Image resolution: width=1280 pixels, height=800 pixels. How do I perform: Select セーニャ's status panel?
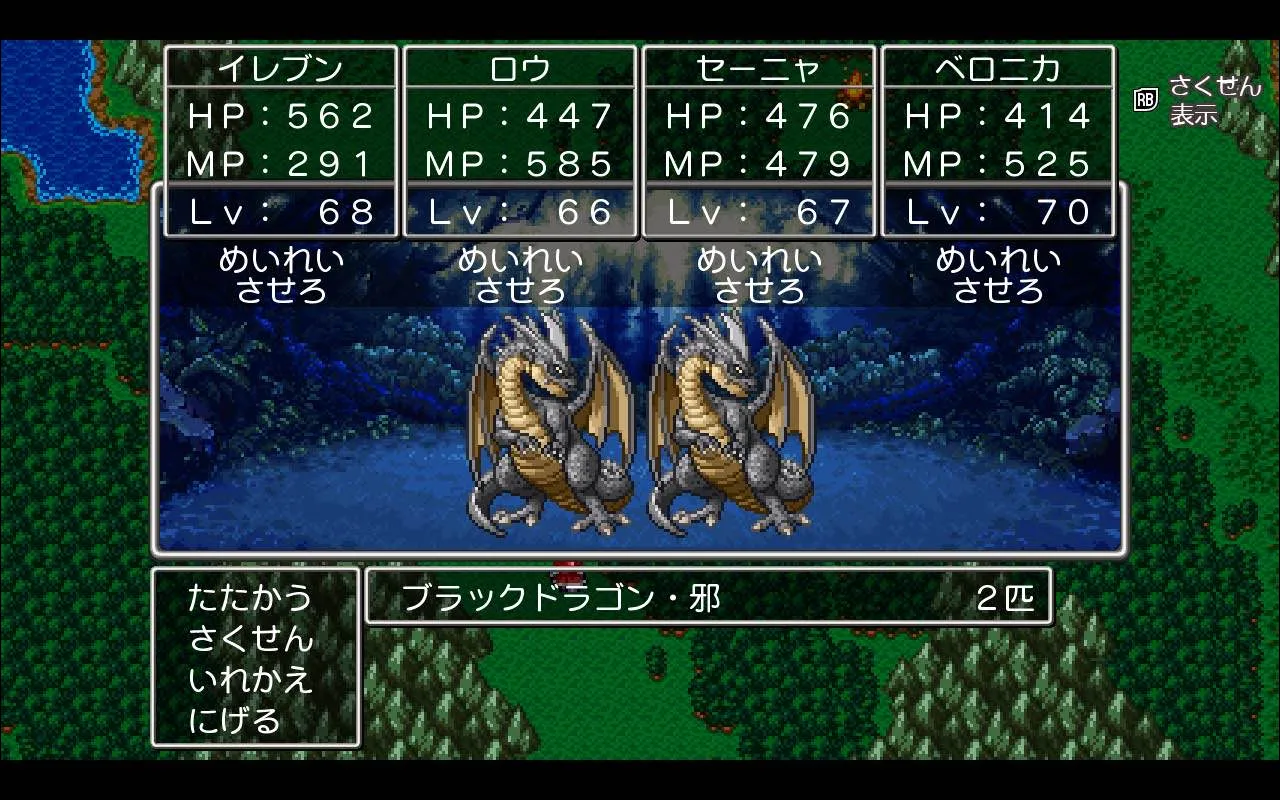pyautogui.click(x=759, y=140)
